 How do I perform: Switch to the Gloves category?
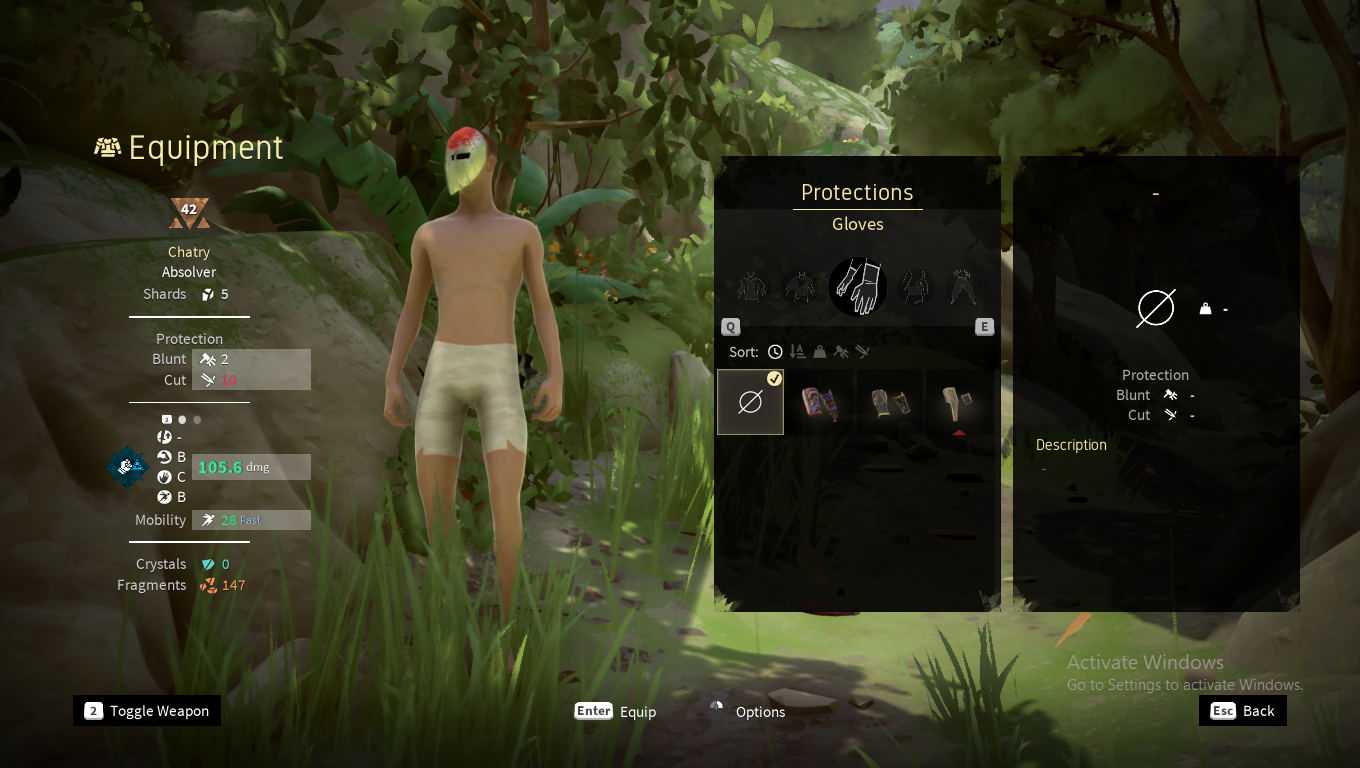pos(858,287)
